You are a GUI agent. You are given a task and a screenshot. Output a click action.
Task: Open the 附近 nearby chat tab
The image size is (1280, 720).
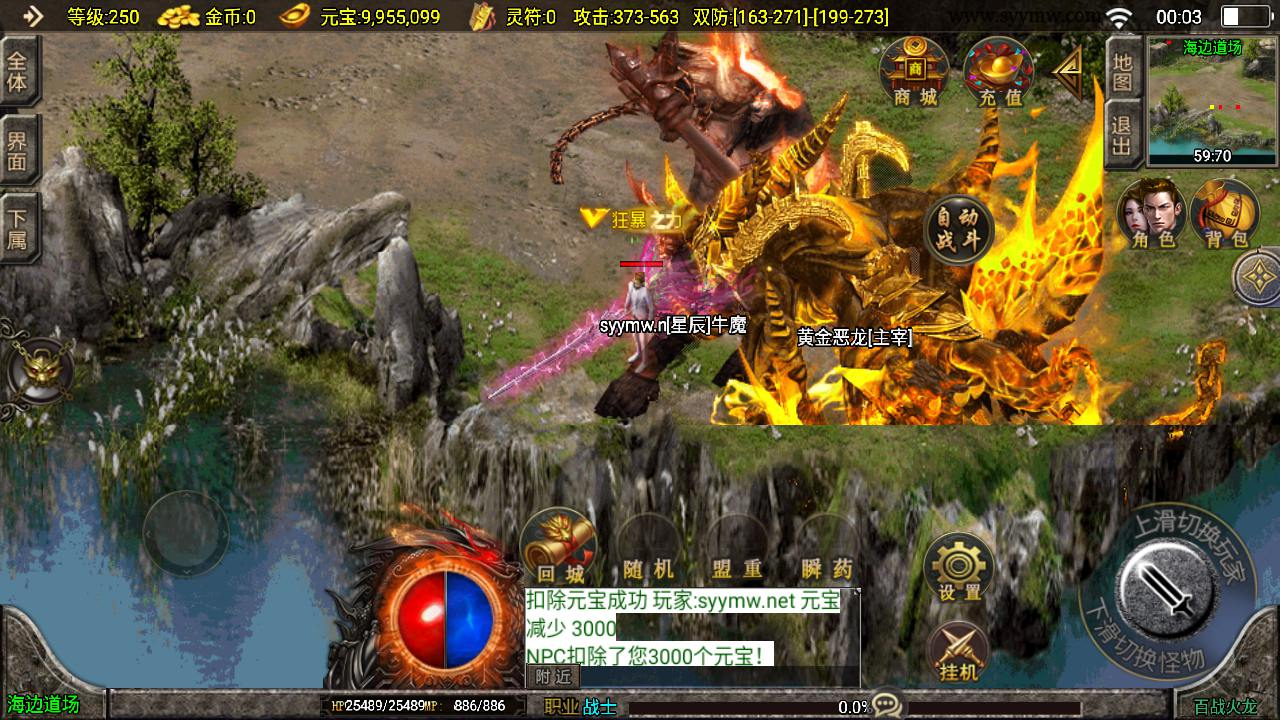point(553,677)
